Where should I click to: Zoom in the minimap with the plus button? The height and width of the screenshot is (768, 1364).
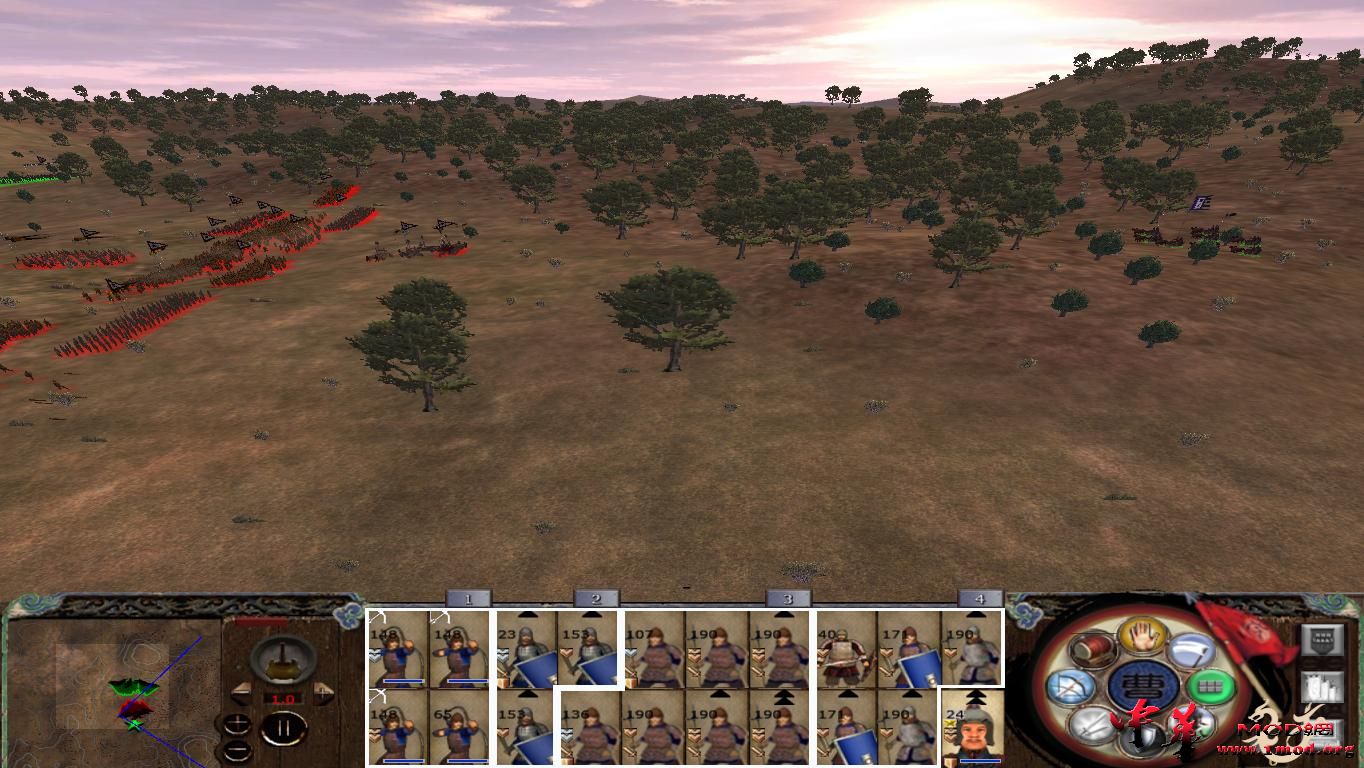[x=238, y=724]
